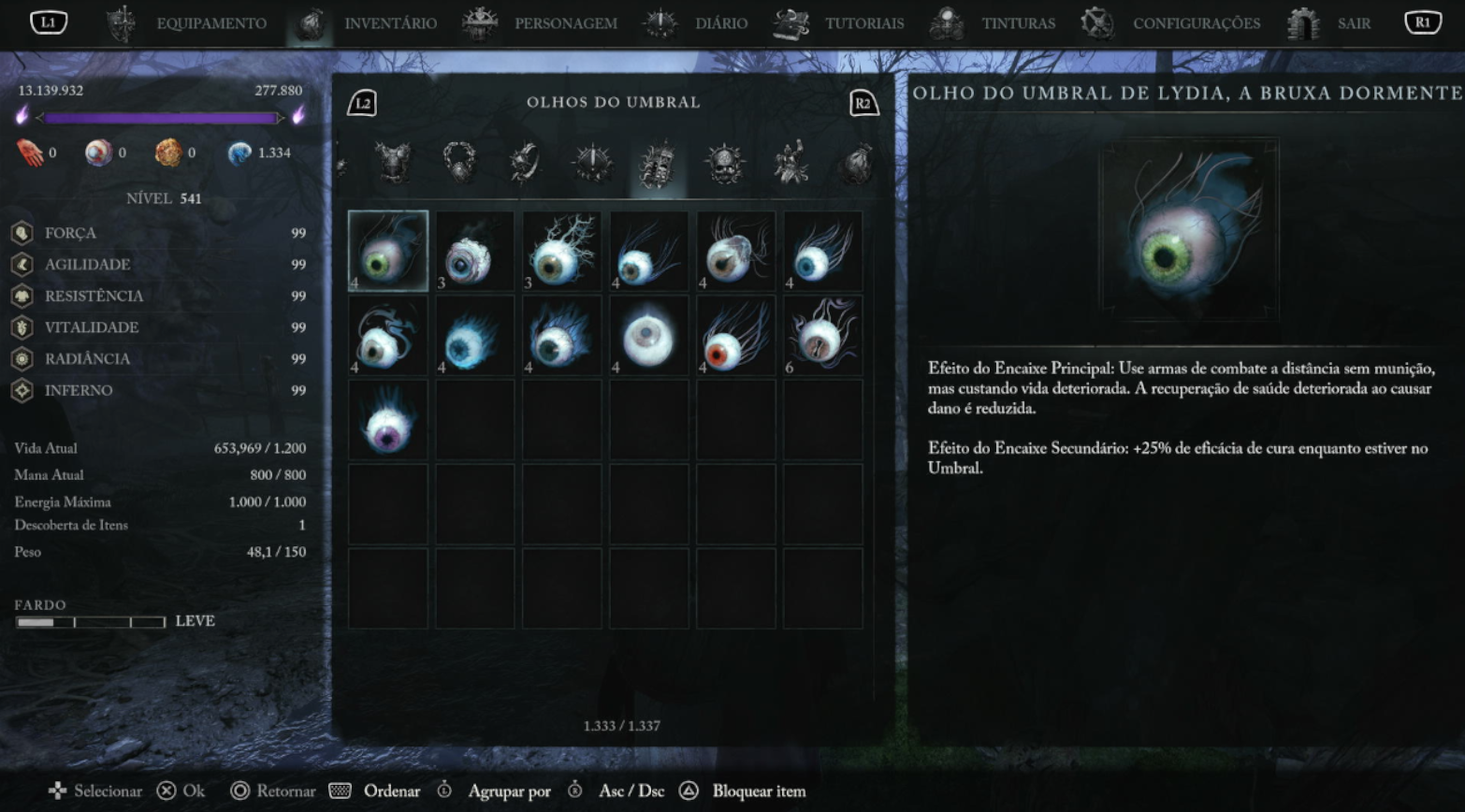Switch to the Personagem tab

pyautogui.click(x=565, y=23)
